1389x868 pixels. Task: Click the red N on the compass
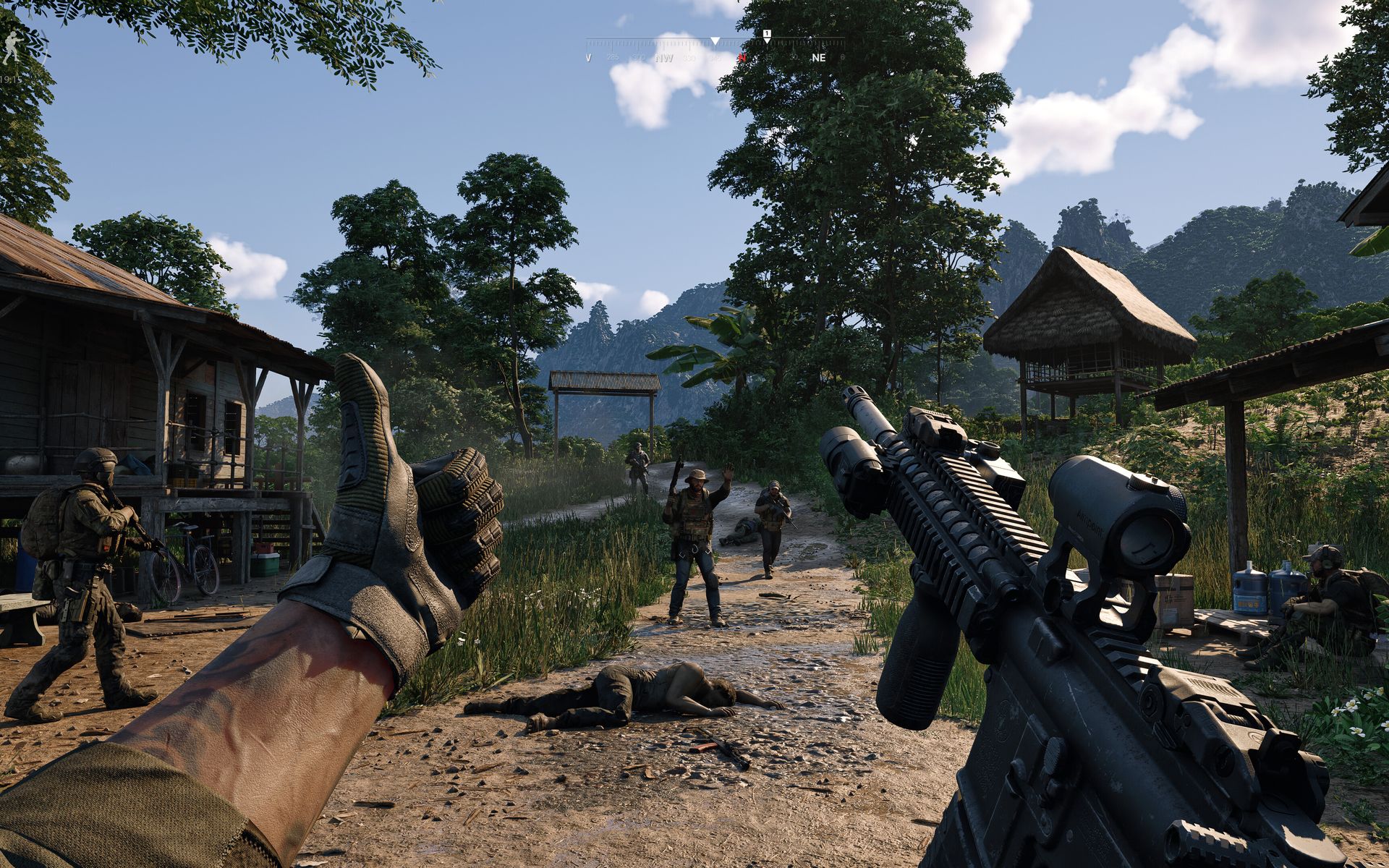point(742,58)
